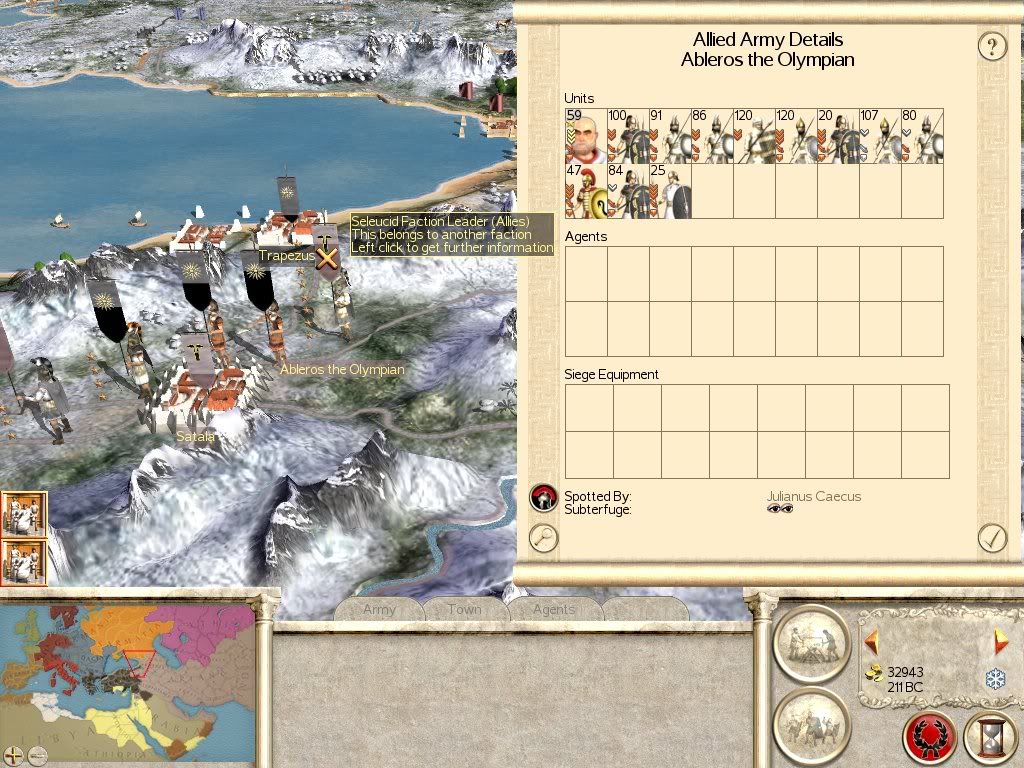Image resolution: width=1024 pixels, height=768 pixels.
Task: Click the unit card showing 84 soldiers
Action: click(628, 191)
